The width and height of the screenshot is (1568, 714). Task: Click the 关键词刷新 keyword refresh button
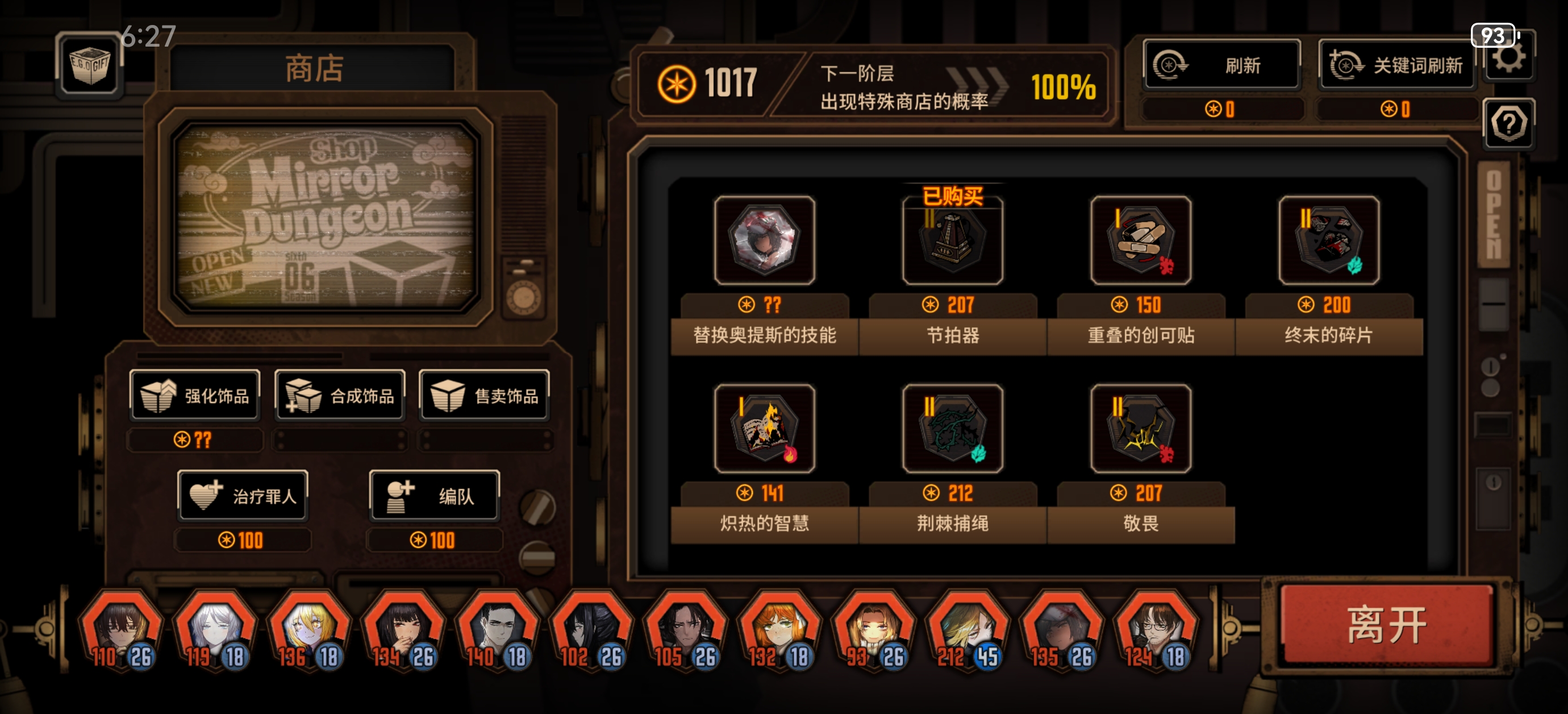click(x=1397, y=65)
